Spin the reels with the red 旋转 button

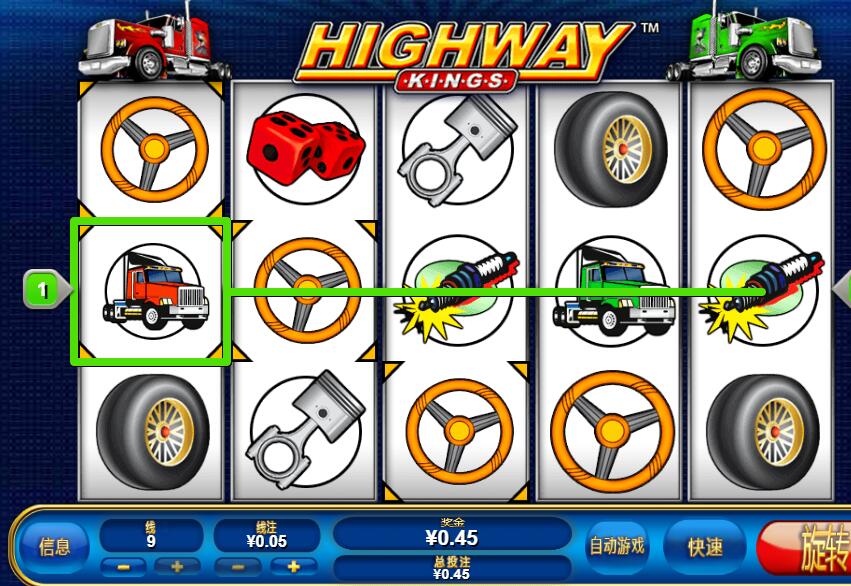810,548
